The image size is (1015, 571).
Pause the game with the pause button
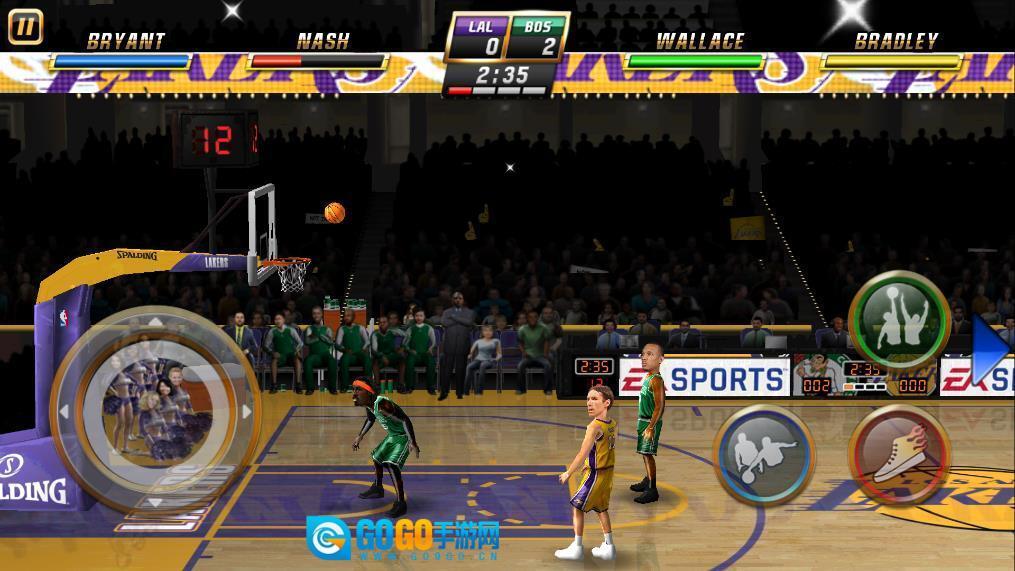(x=25, y=27)
